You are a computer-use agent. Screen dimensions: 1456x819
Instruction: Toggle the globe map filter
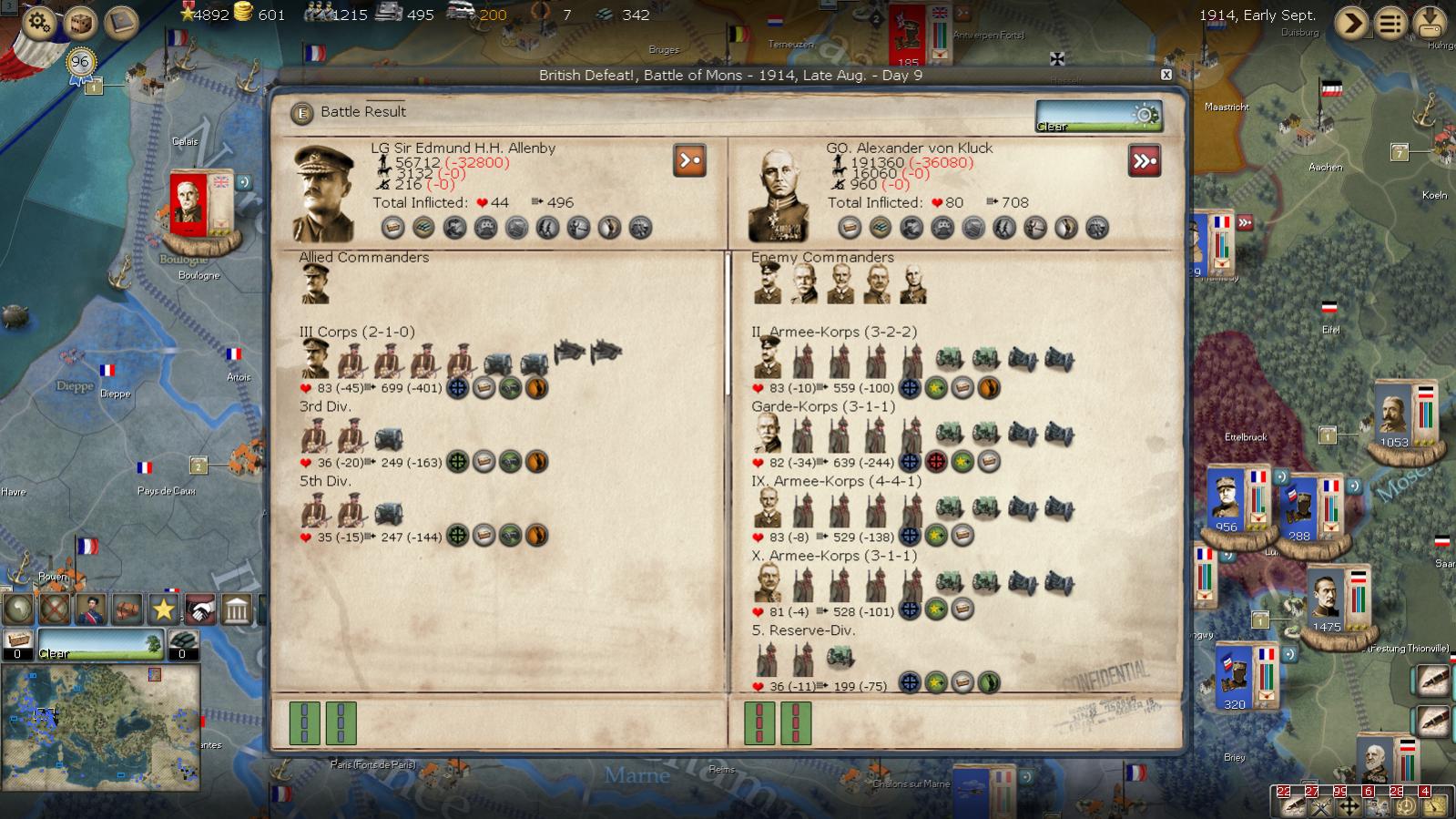point(18,609)
